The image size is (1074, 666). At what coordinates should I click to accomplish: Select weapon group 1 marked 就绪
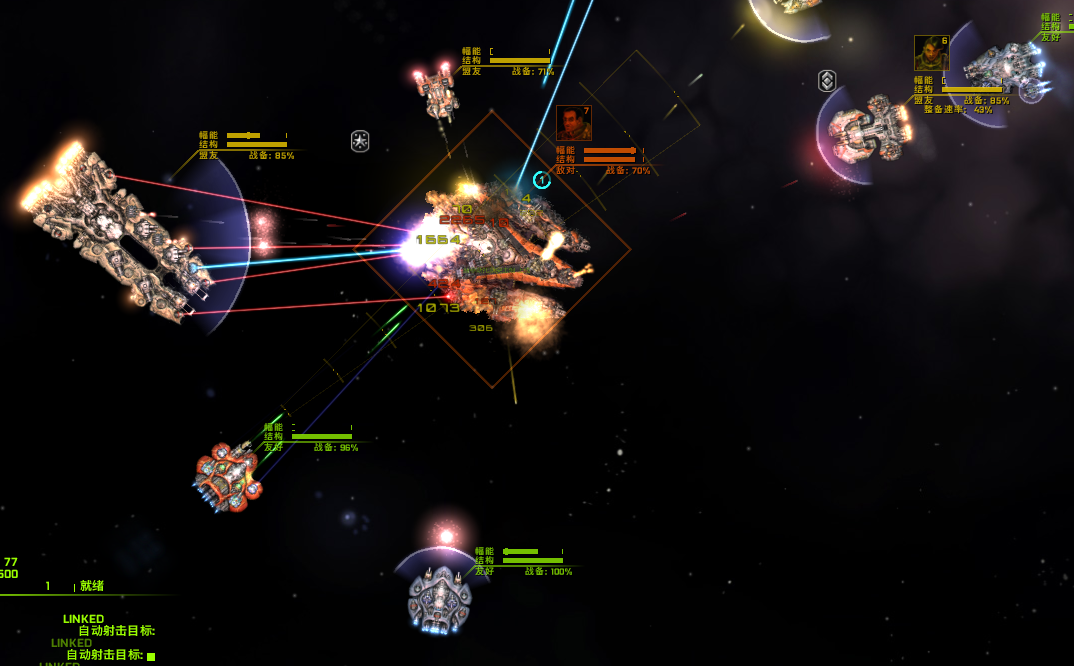[x=75, y=586]
